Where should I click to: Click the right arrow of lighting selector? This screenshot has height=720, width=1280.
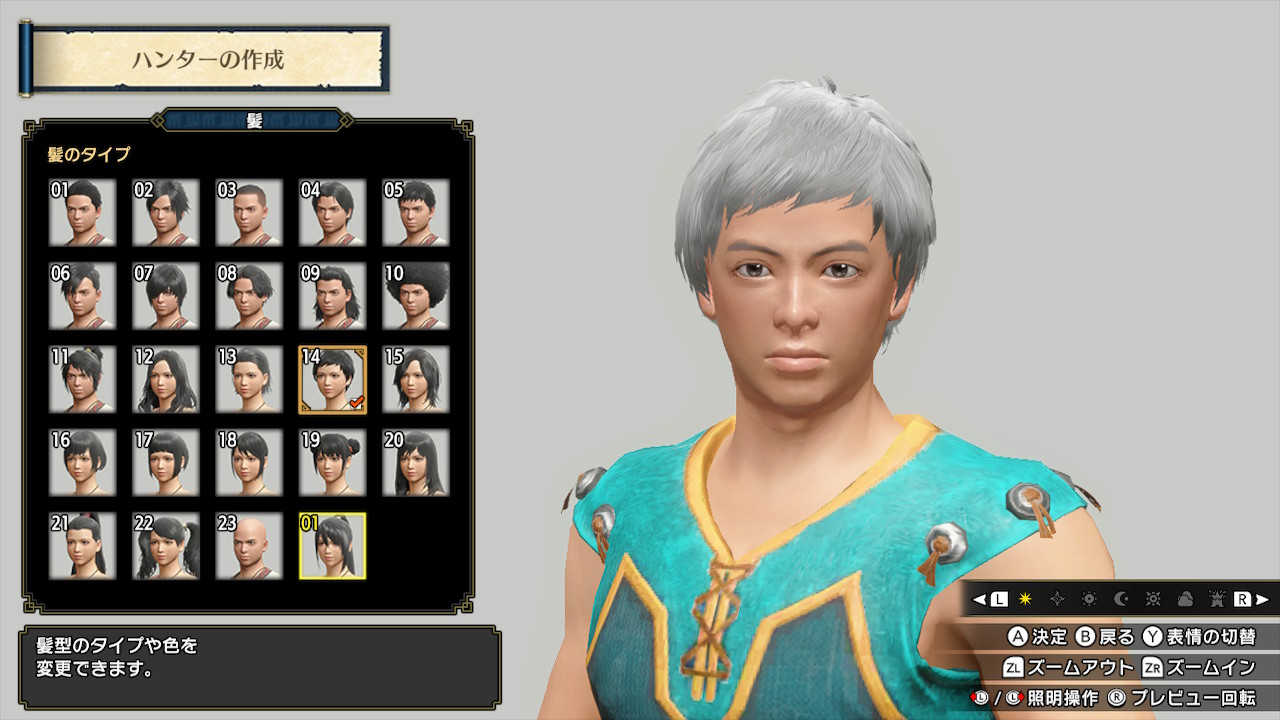(x=1263, y=599)
